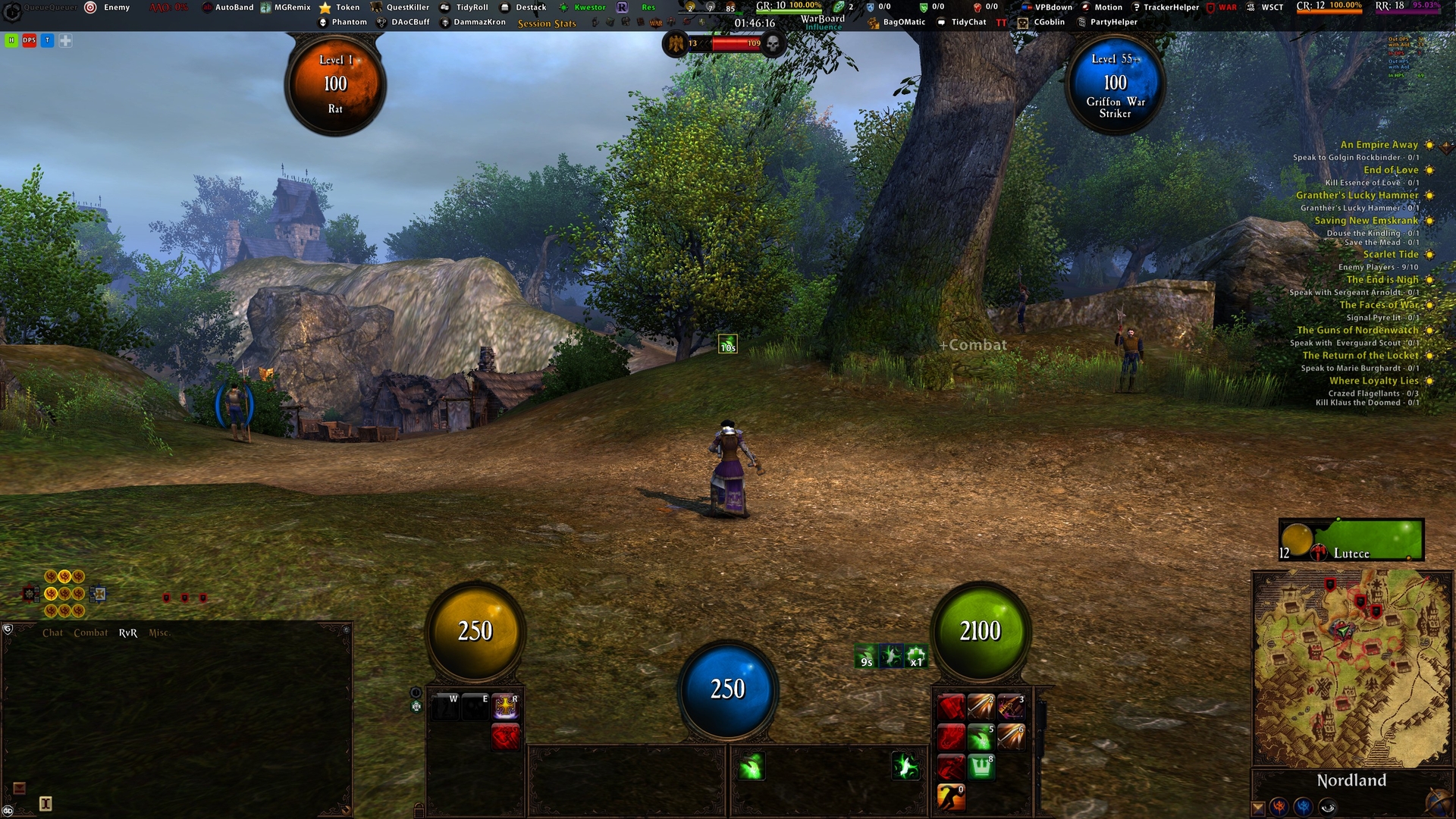The height and width of the screenshot is (819, 1456).
Task: Activate the running figure sprint ability
Action: (950, 797)
